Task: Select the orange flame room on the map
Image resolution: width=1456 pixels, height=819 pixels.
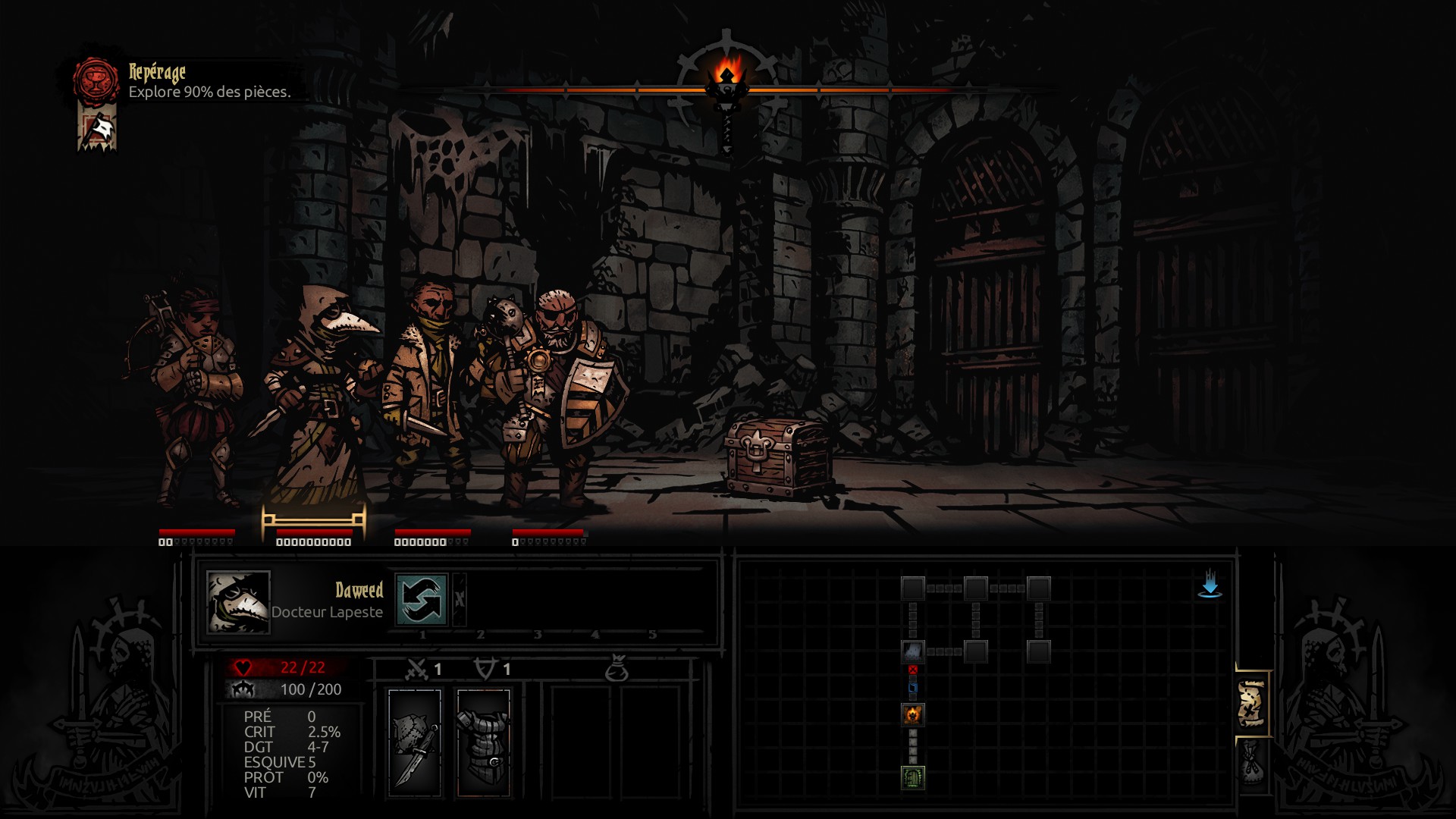Action: pos(912,714)
